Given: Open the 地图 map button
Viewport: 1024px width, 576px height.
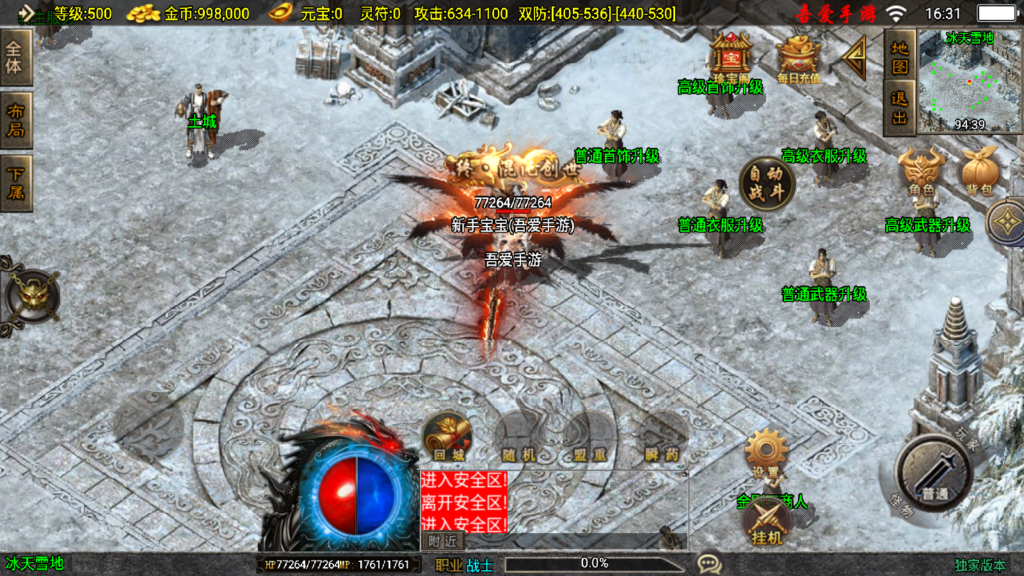Looking at the screenshot, I should click(900, 57).
